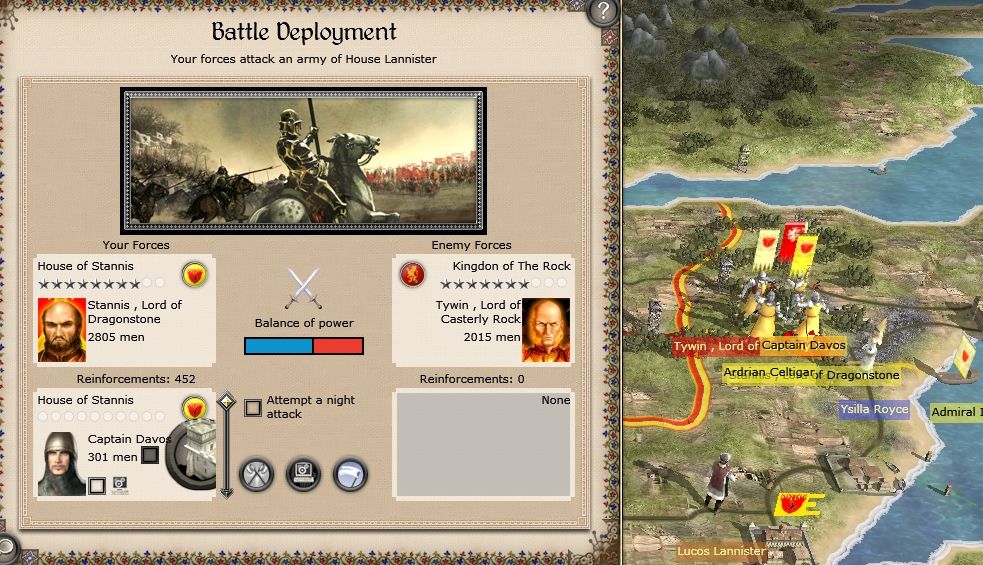
Task: Open the help question mark button
Action: click(x=601, y=13)
